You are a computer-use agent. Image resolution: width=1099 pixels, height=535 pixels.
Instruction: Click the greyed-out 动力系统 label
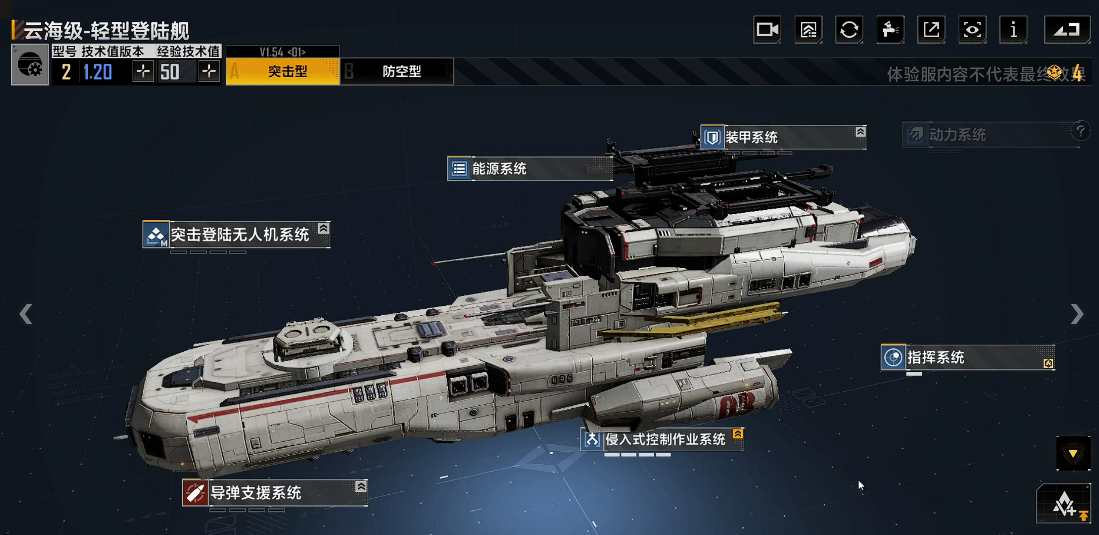coord(985,135)
